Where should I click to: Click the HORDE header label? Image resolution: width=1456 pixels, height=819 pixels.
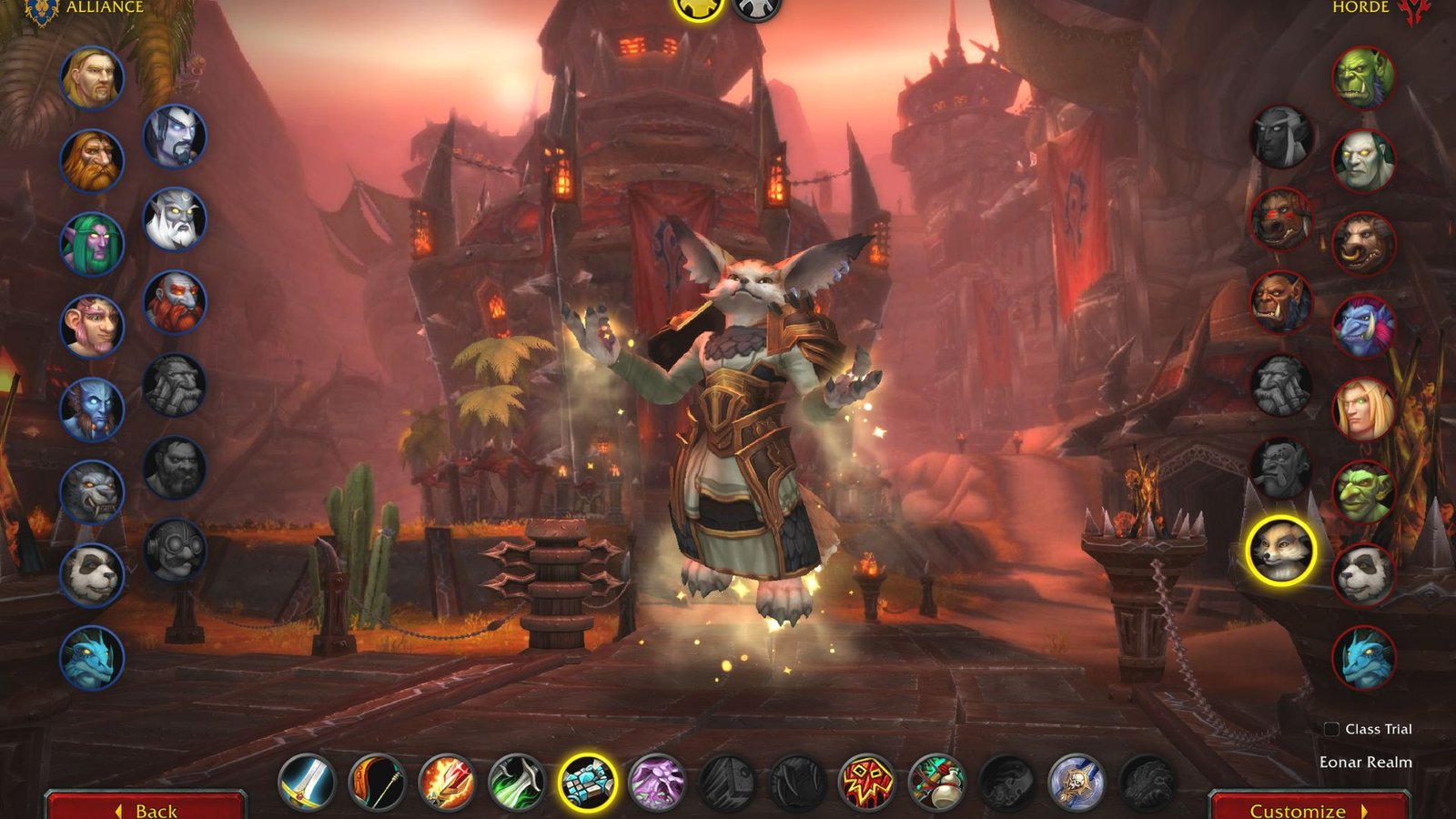(x=1362, y=9)
